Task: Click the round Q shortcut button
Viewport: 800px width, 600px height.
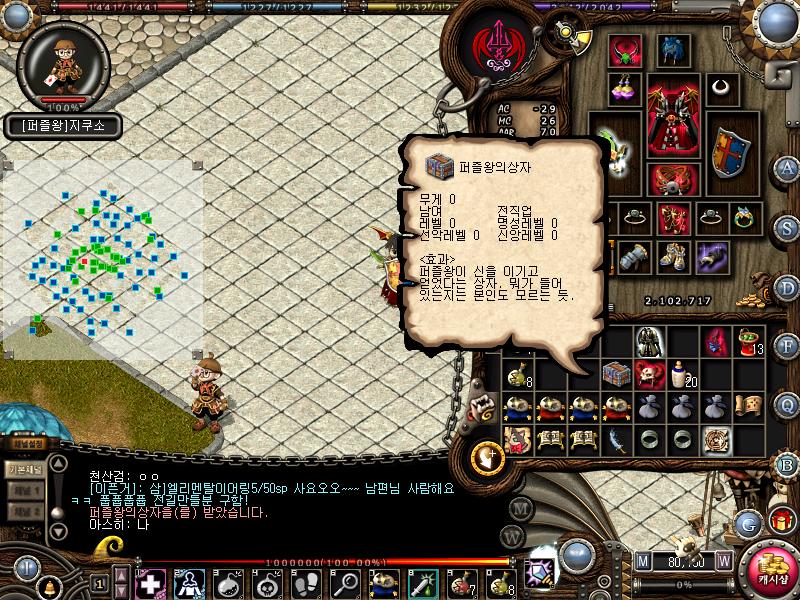Action: [x=787, y=405]
